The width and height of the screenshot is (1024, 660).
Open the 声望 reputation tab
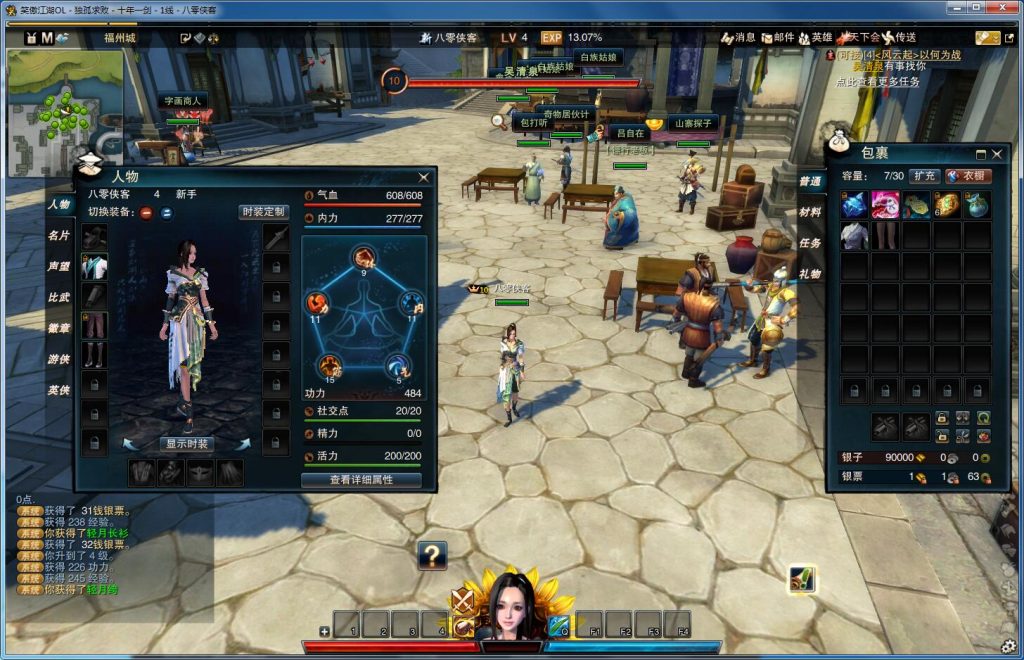click(59, 266)
